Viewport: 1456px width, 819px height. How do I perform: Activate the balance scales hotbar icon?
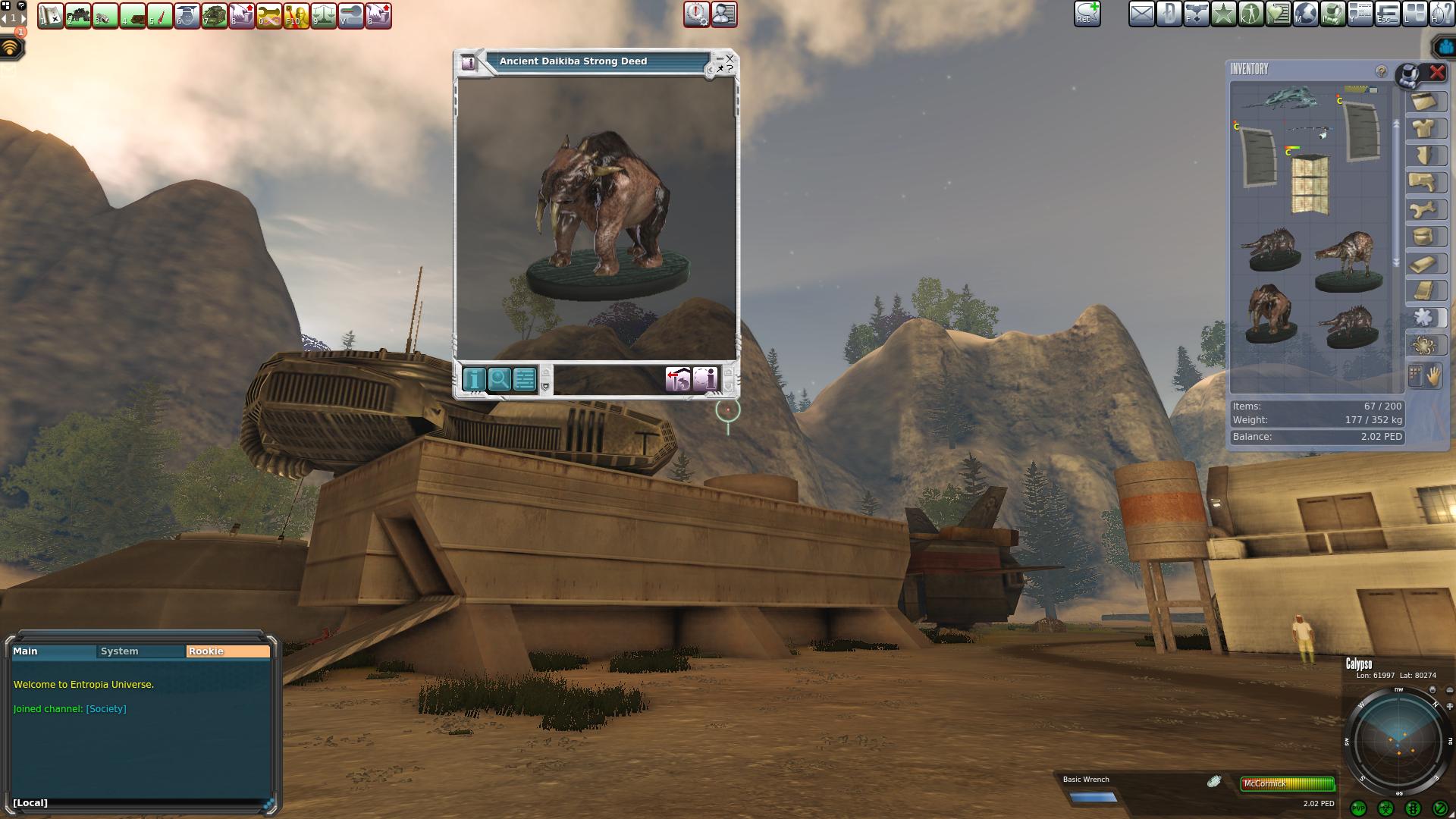pos(324,16)
